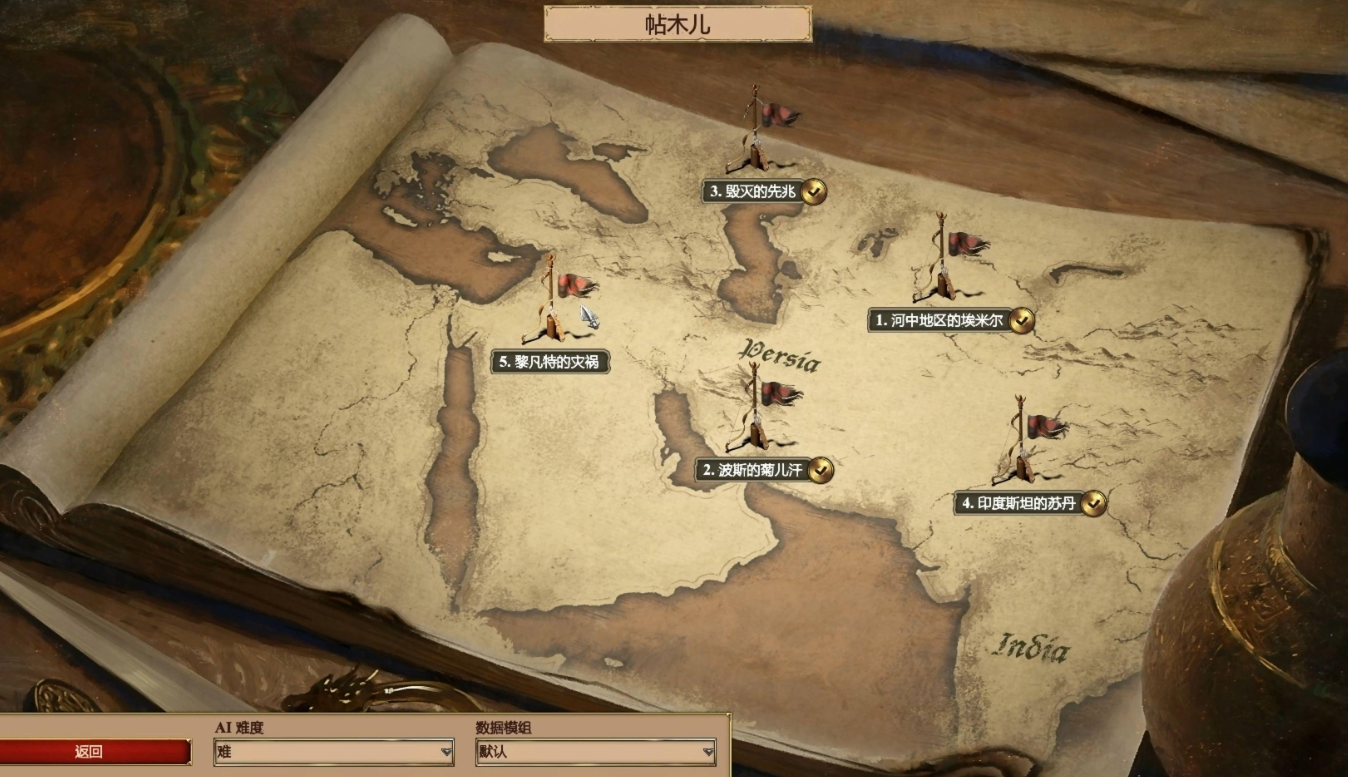1348x777 pixels.
Task: Select scenario 5 黎凡特的灾祸
Action: click(550, 362)
